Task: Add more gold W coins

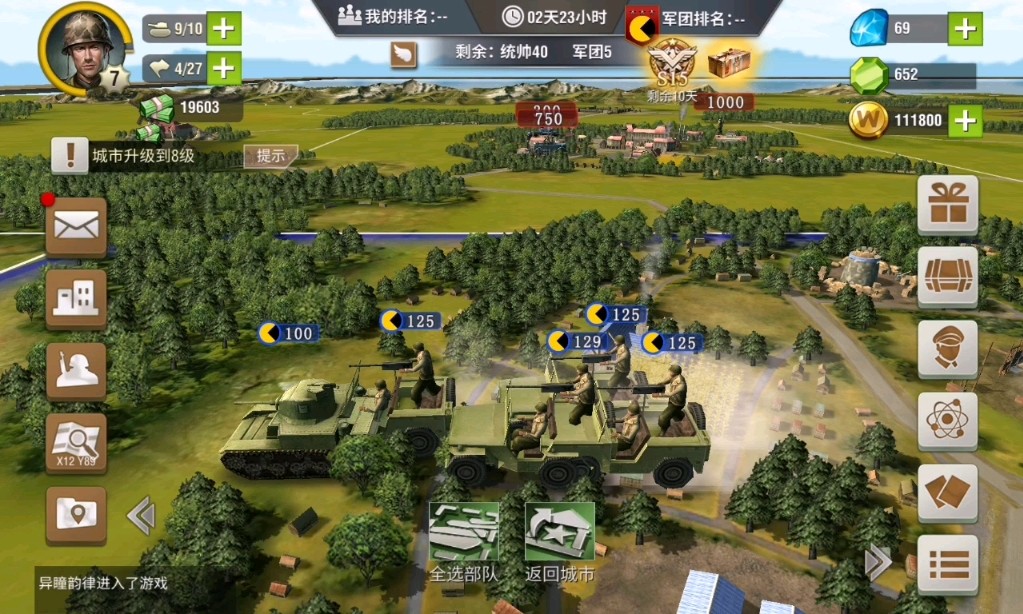Action: tap(964, 121)
